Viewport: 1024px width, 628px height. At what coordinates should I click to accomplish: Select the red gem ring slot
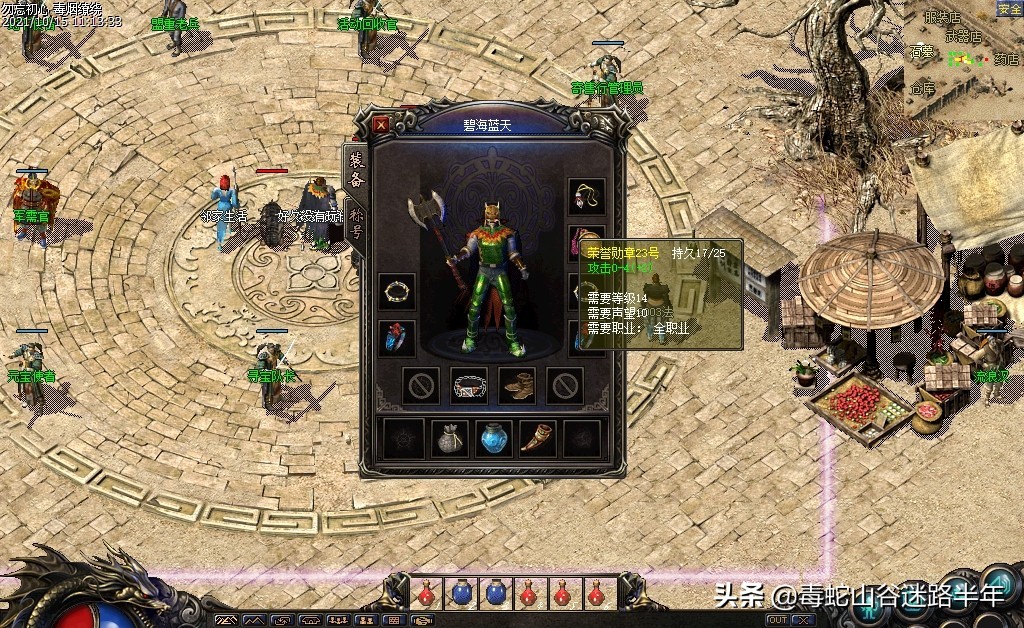(x=397, y=338)
